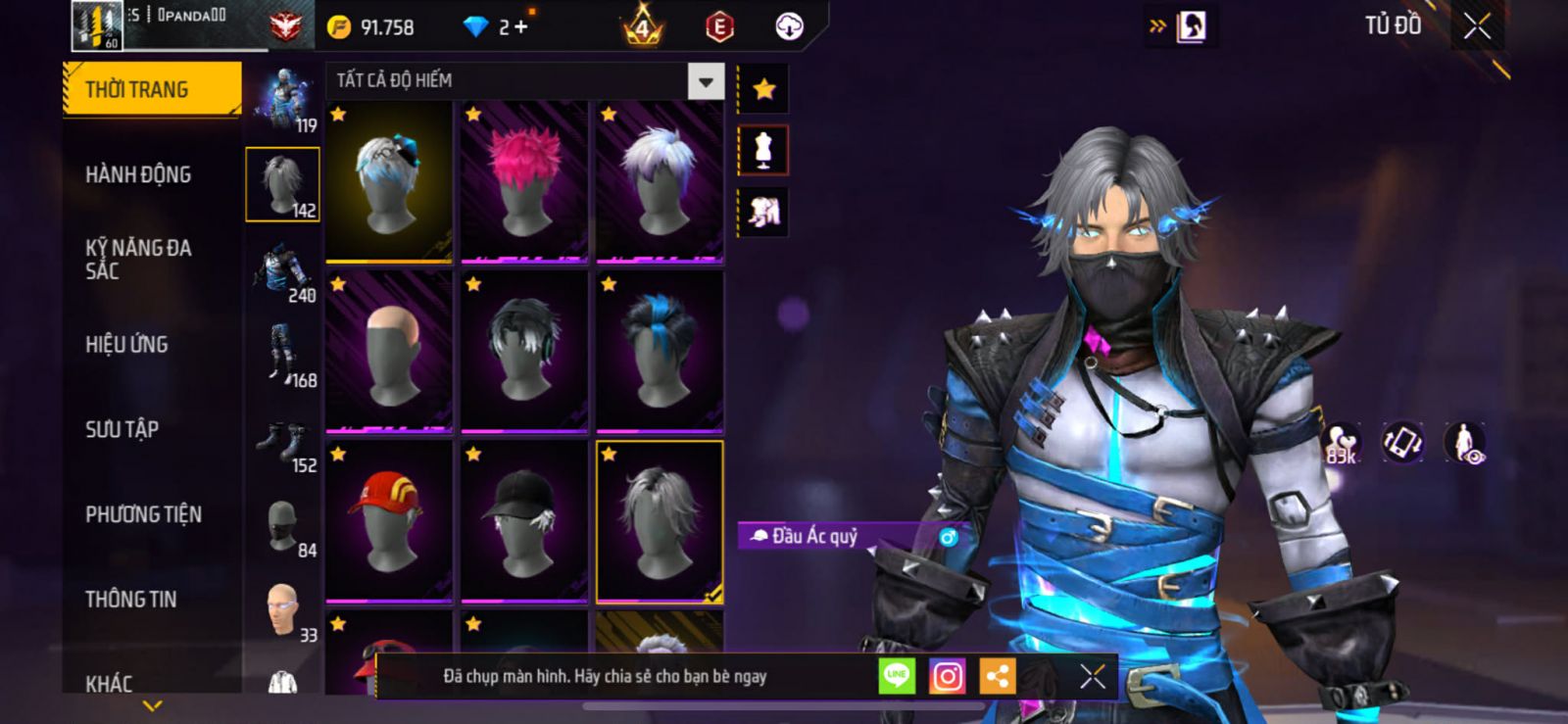Choose the black cap headwear

coord(524,520)
